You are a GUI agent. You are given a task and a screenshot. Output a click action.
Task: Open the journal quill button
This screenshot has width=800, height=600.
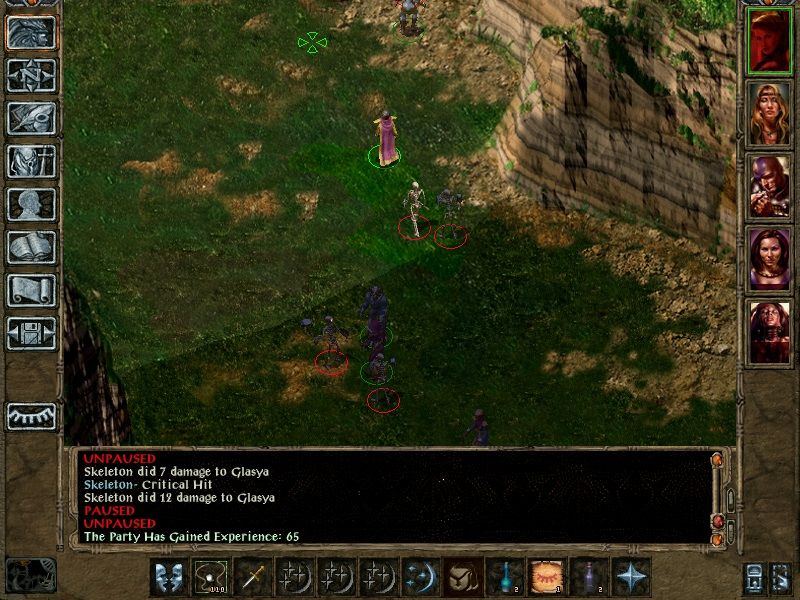click(x=32, y=118)
